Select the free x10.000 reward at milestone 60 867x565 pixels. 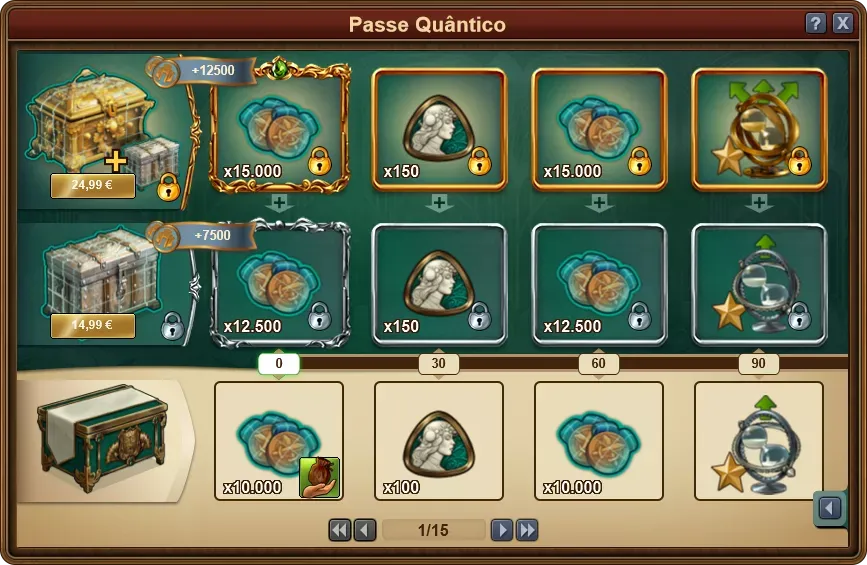point(598,441)
